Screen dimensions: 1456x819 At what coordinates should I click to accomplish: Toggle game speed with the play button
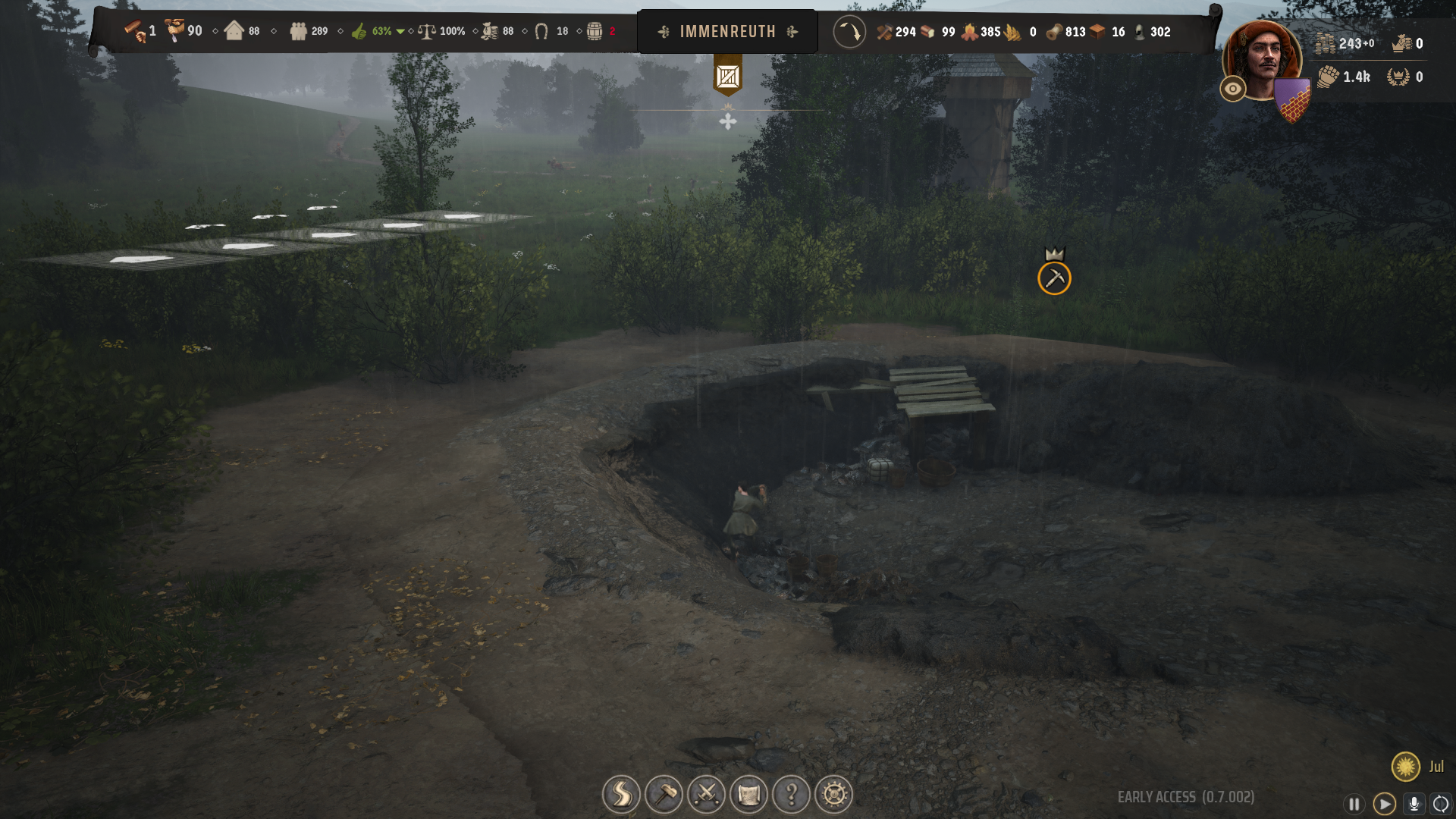point(1385,802)
